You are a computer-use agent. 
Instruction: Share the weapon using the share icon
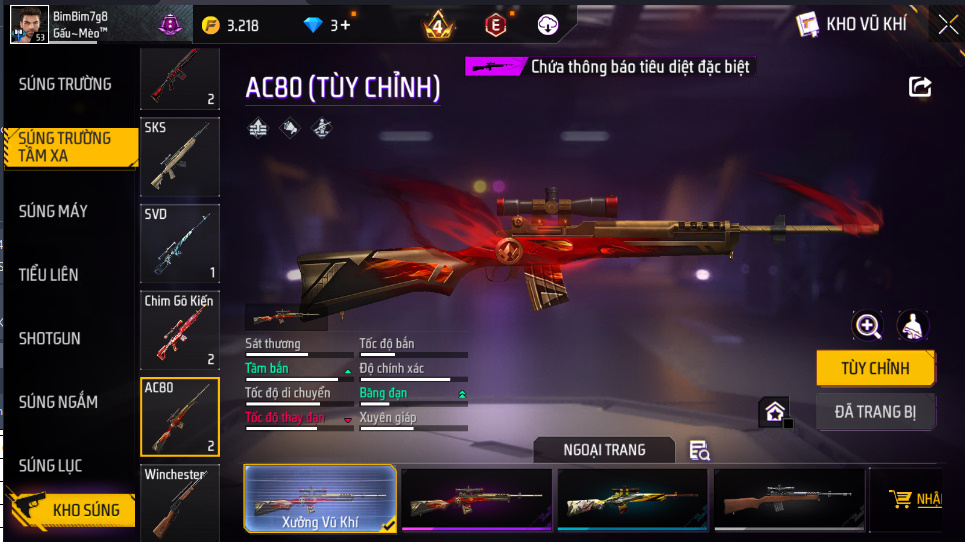coord(920,87)
